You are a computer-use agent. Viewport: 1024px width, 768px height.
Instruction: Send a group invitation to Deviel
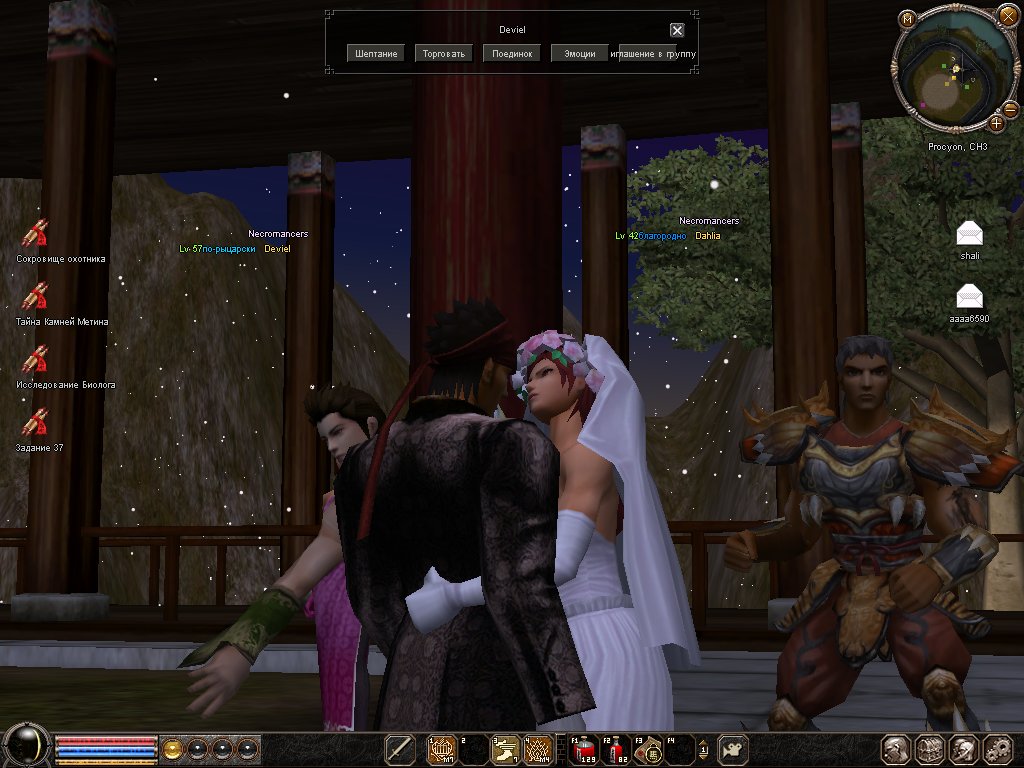click(655, 53)
